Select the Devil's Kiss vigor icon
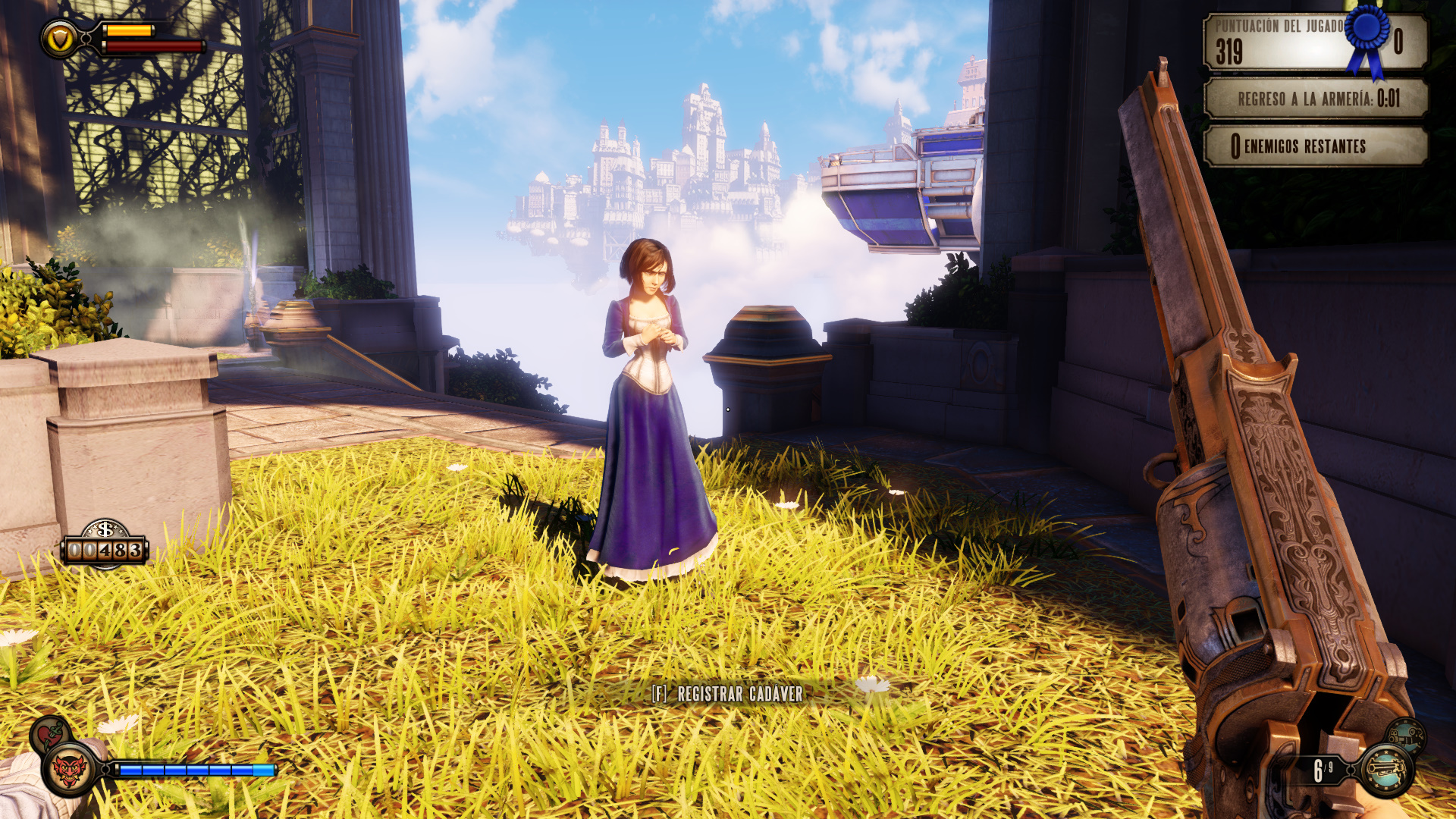 [x=70, y=770]
